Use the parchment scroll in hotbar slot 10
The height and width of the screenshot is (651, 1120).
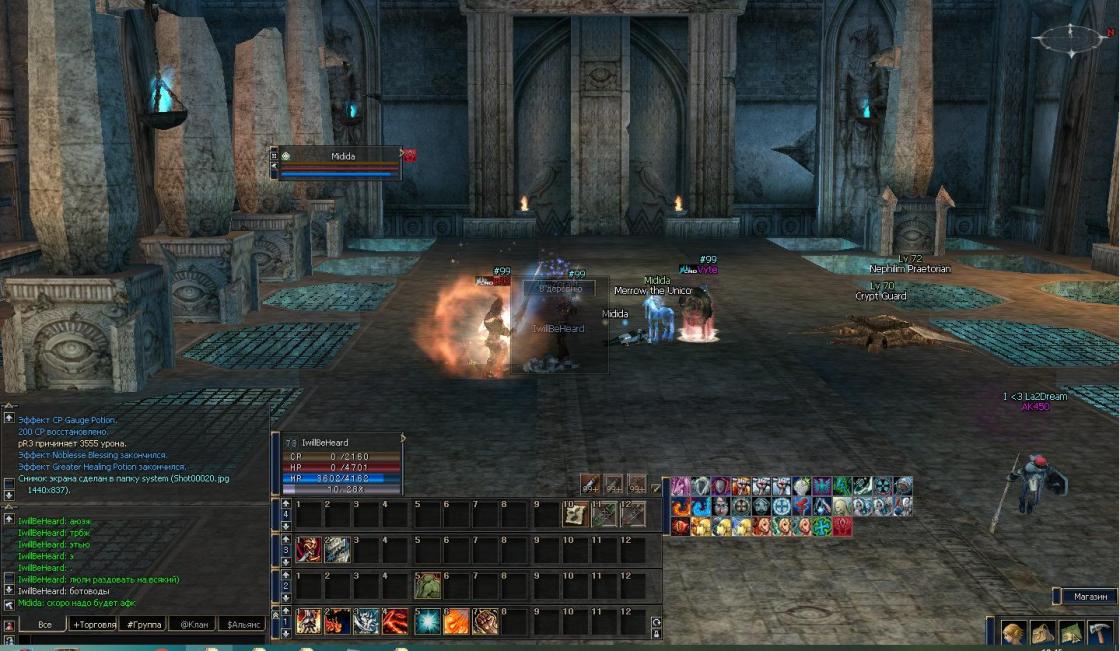(x=575, y=514)
